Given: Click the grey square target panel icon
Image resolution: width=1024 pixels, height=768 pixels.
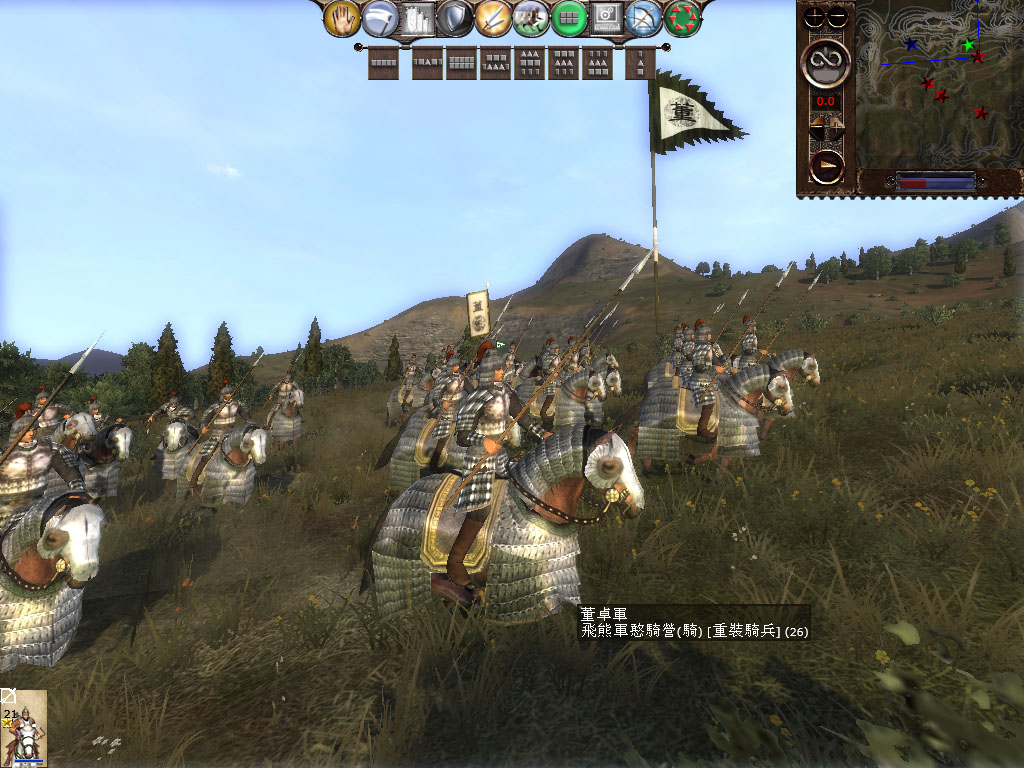Looking at the screenshot, I should tap(607, 18).
